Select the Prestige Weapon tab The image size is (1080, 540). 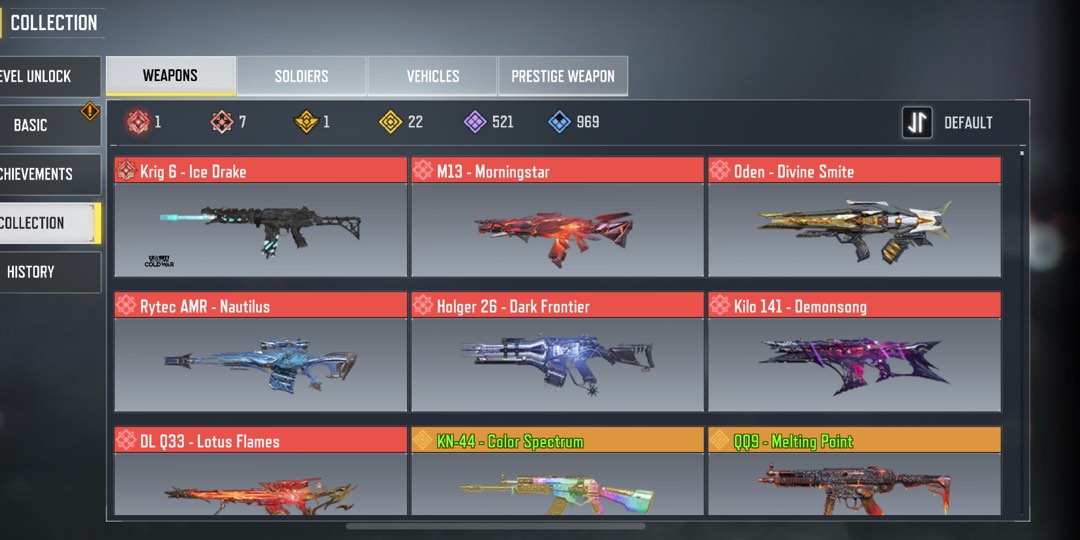tap(563, 76)
